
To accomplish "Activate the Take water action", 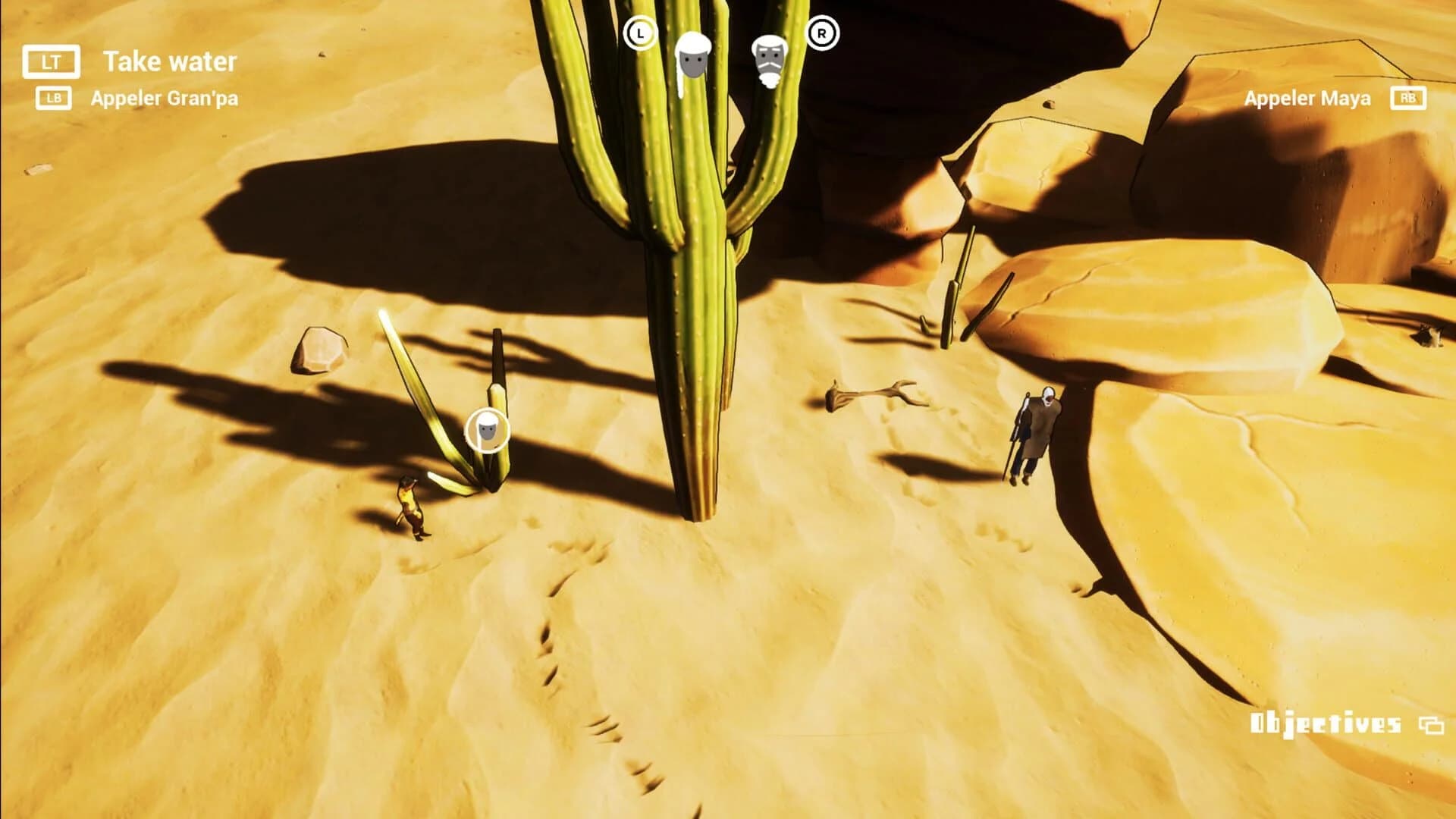I will [171, 62].
